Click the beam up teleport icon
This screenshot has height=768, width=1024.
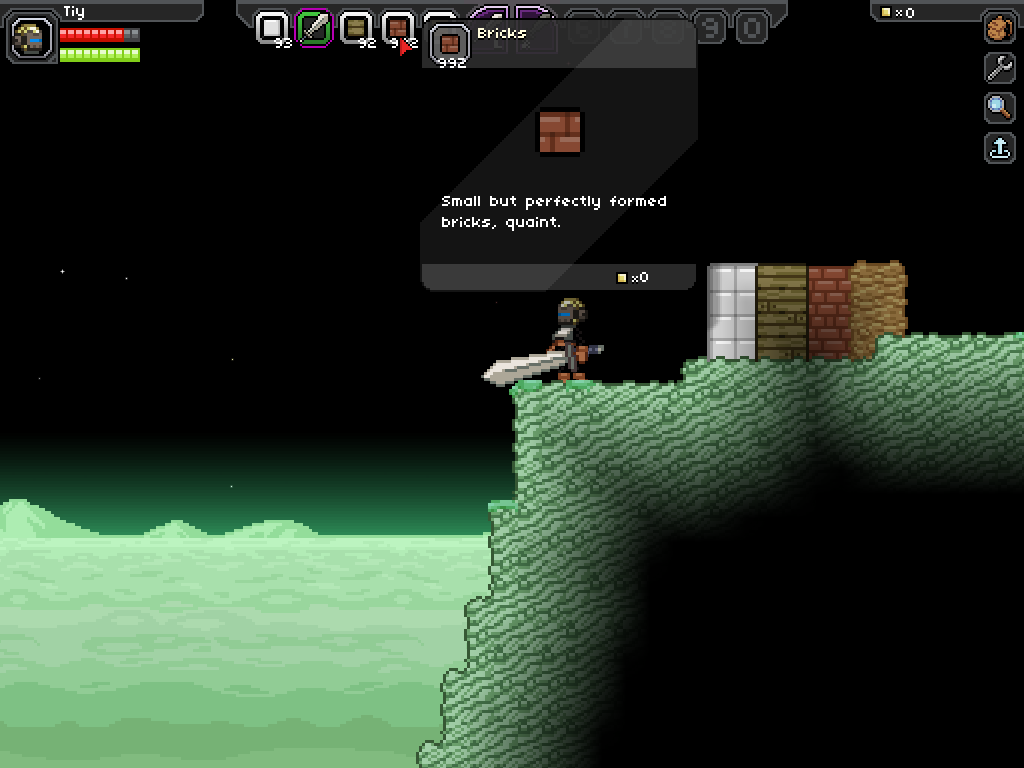[999, 148]
